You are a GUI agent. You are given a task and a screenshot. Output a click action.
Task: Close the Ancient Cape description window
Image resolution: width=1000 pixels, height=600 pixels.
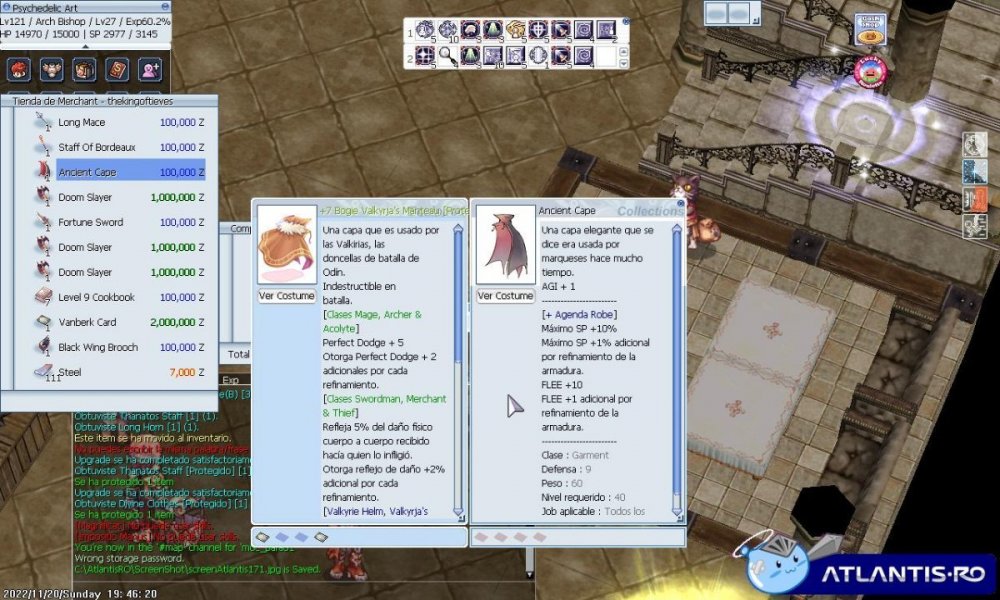pyautogui.click(x=680, y=203)
